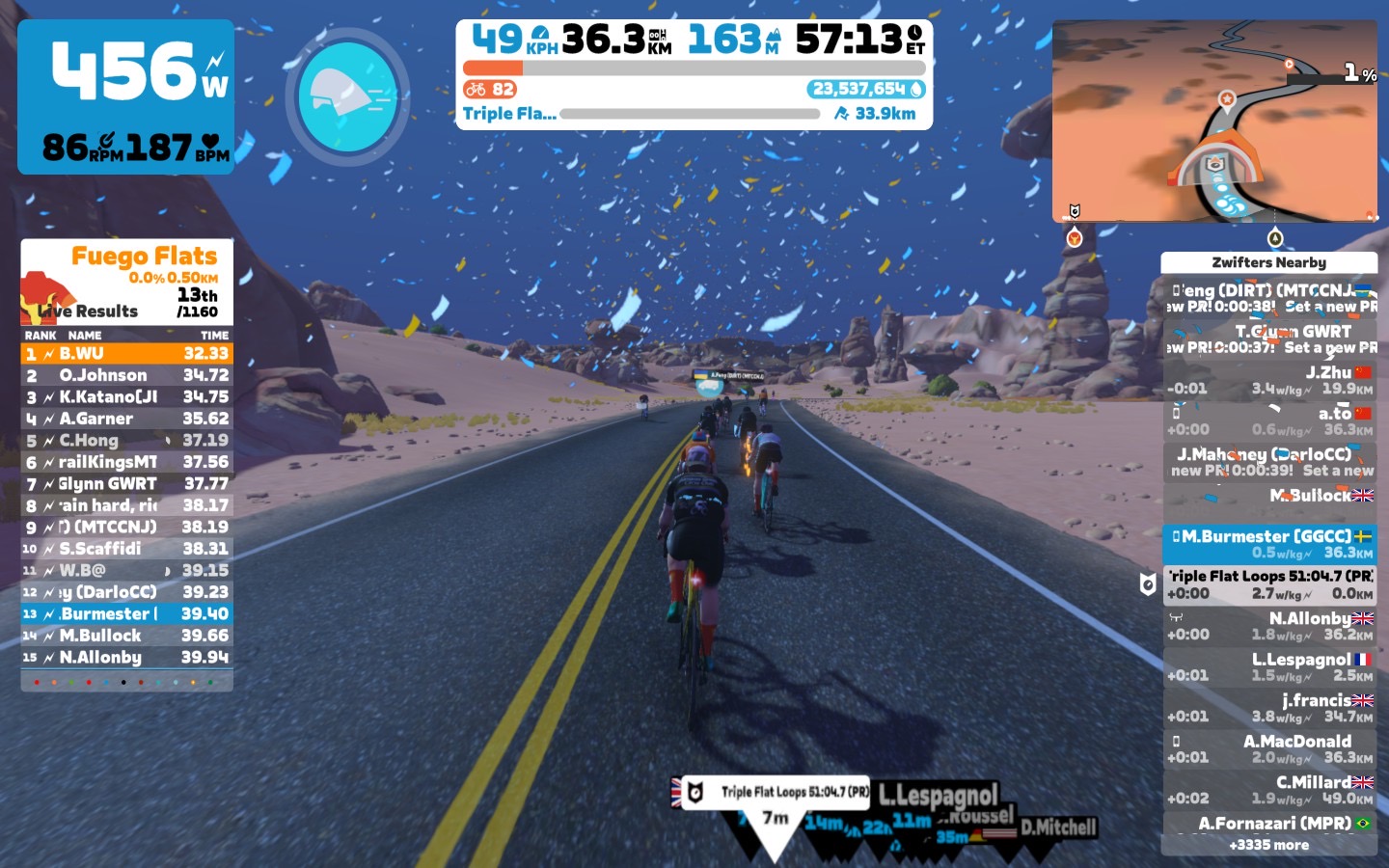The height and width of the screenshot is (868, 1389).
Task: Select B.WU's first place result
Action: [127, 354]
